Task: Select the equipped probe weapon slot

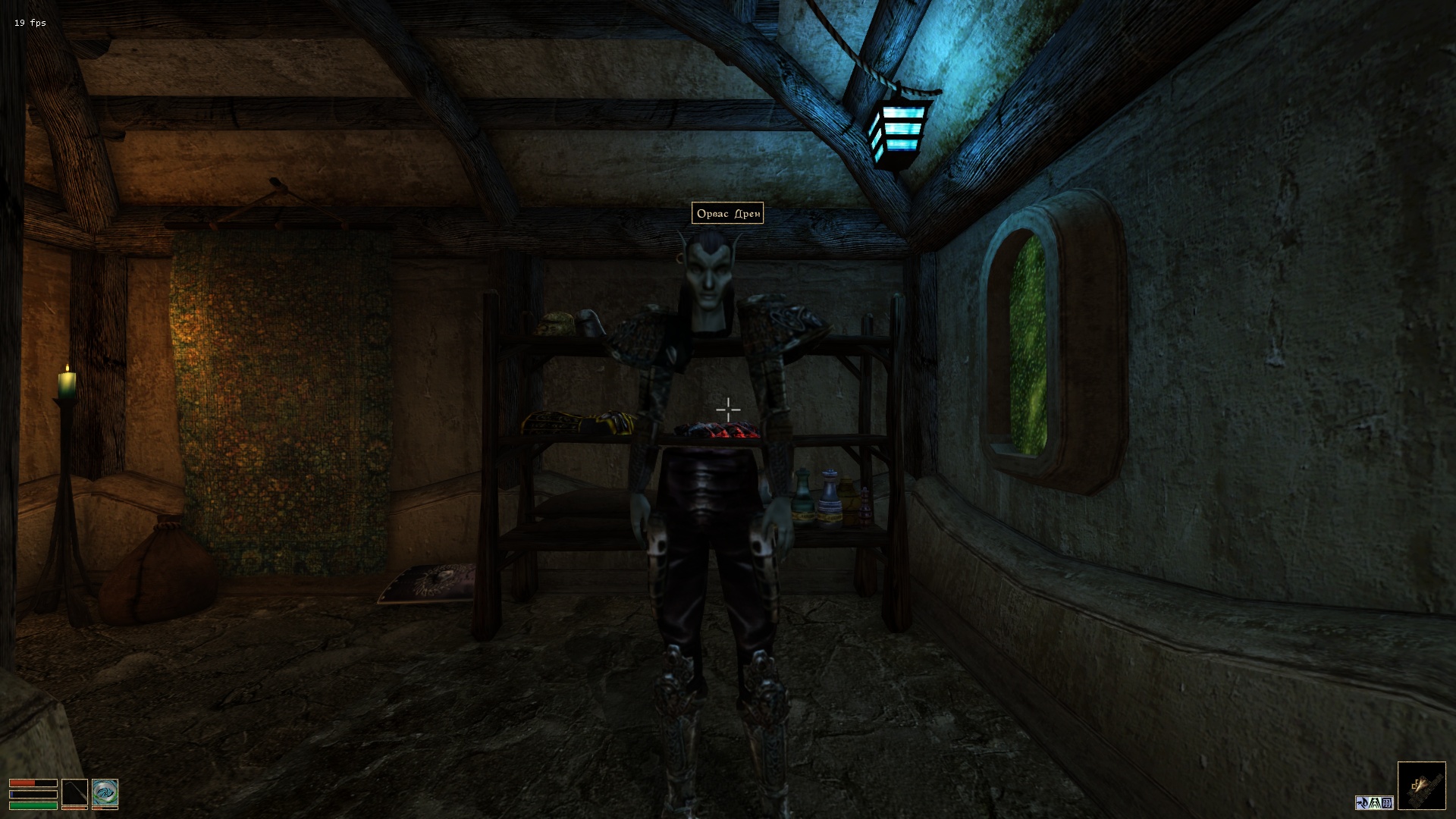Action: pyautogui.click(x=74, y=792)
